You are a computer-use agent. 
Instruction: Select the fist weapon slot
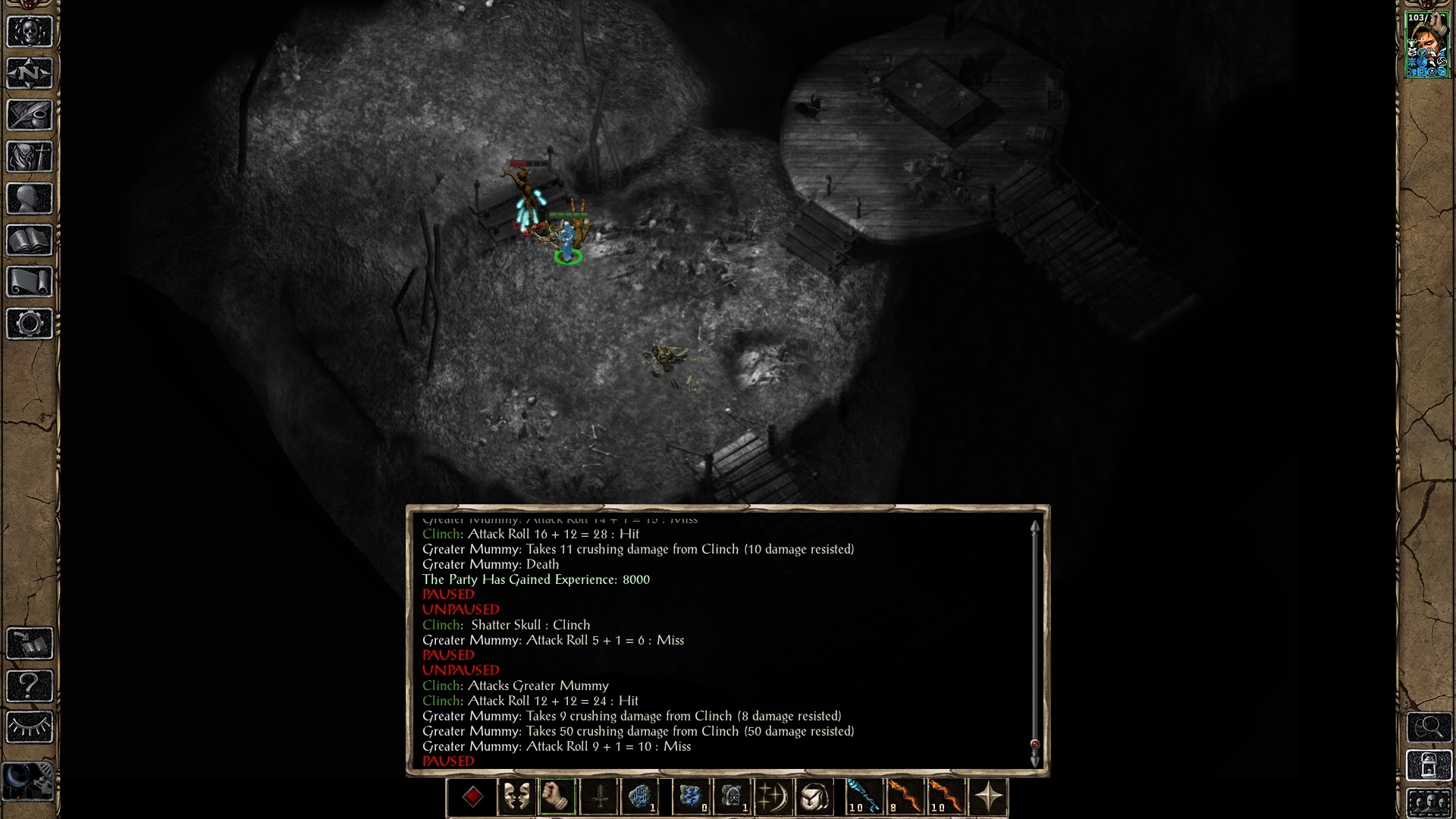pos(557,797)
